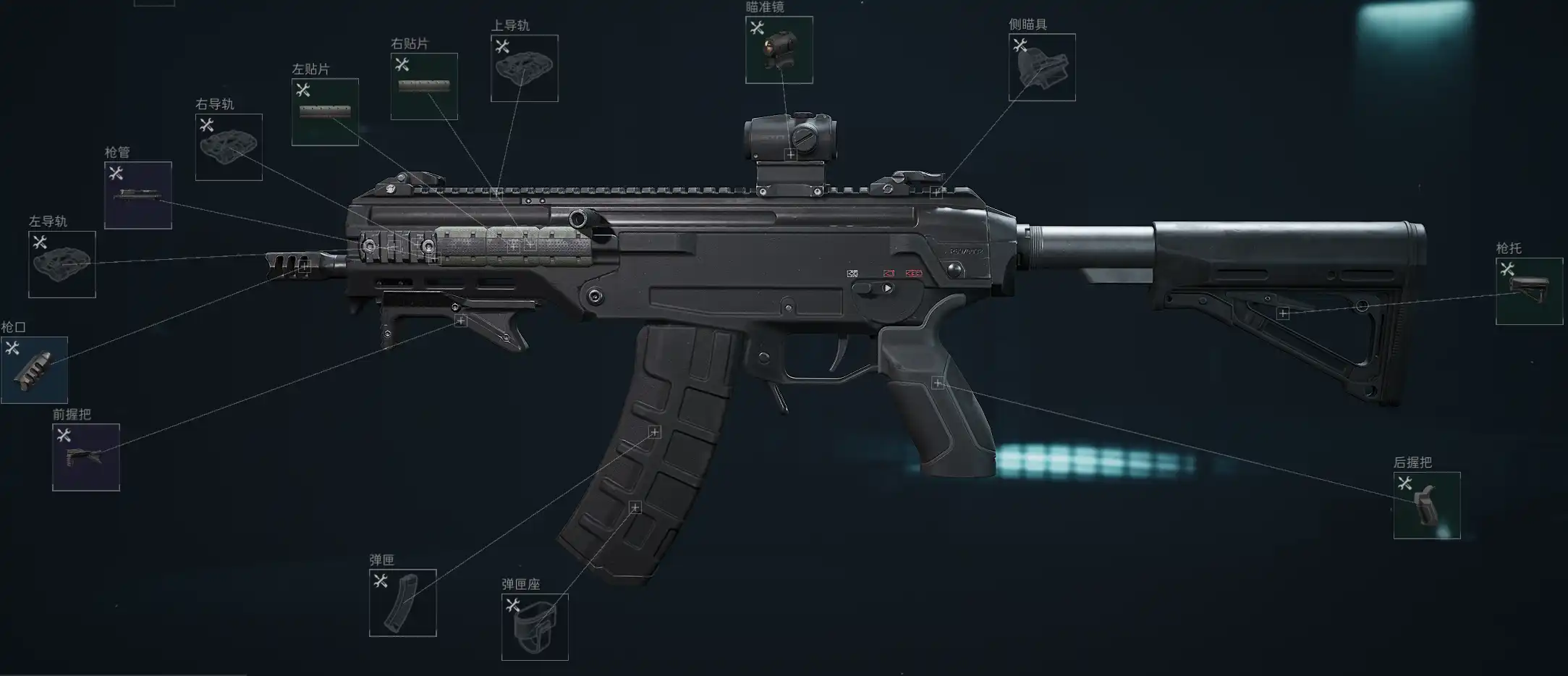
Task: Open the 弹匣 magazine slot
Action: (x=402, y=603)
